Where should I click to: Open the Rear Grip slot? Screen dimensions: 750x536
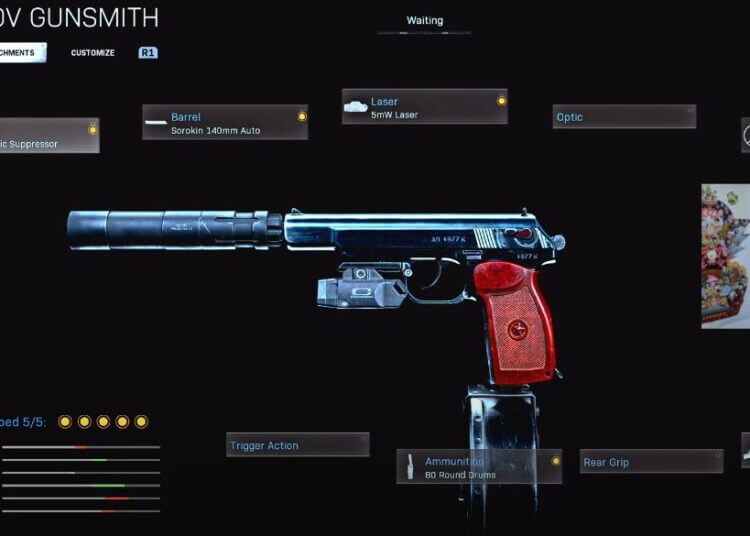click(x=651, y=462)
